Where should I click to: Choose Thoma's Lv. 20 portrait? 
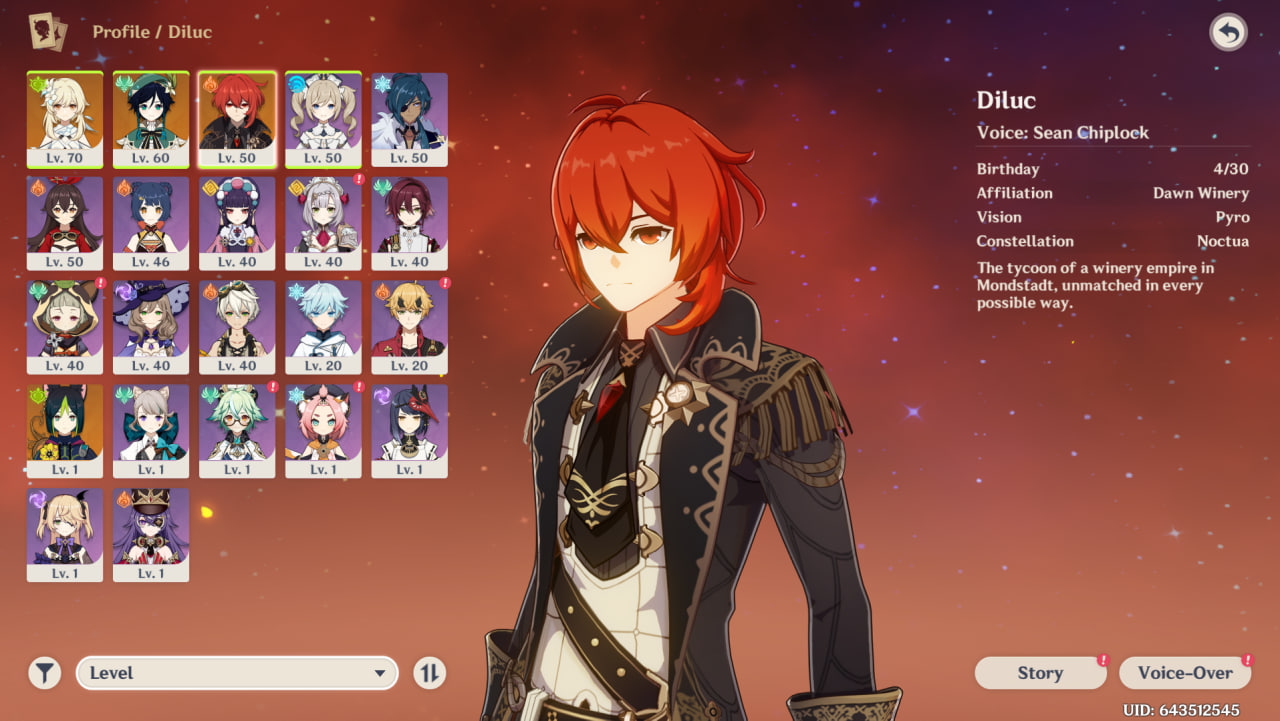click(409, 326)
